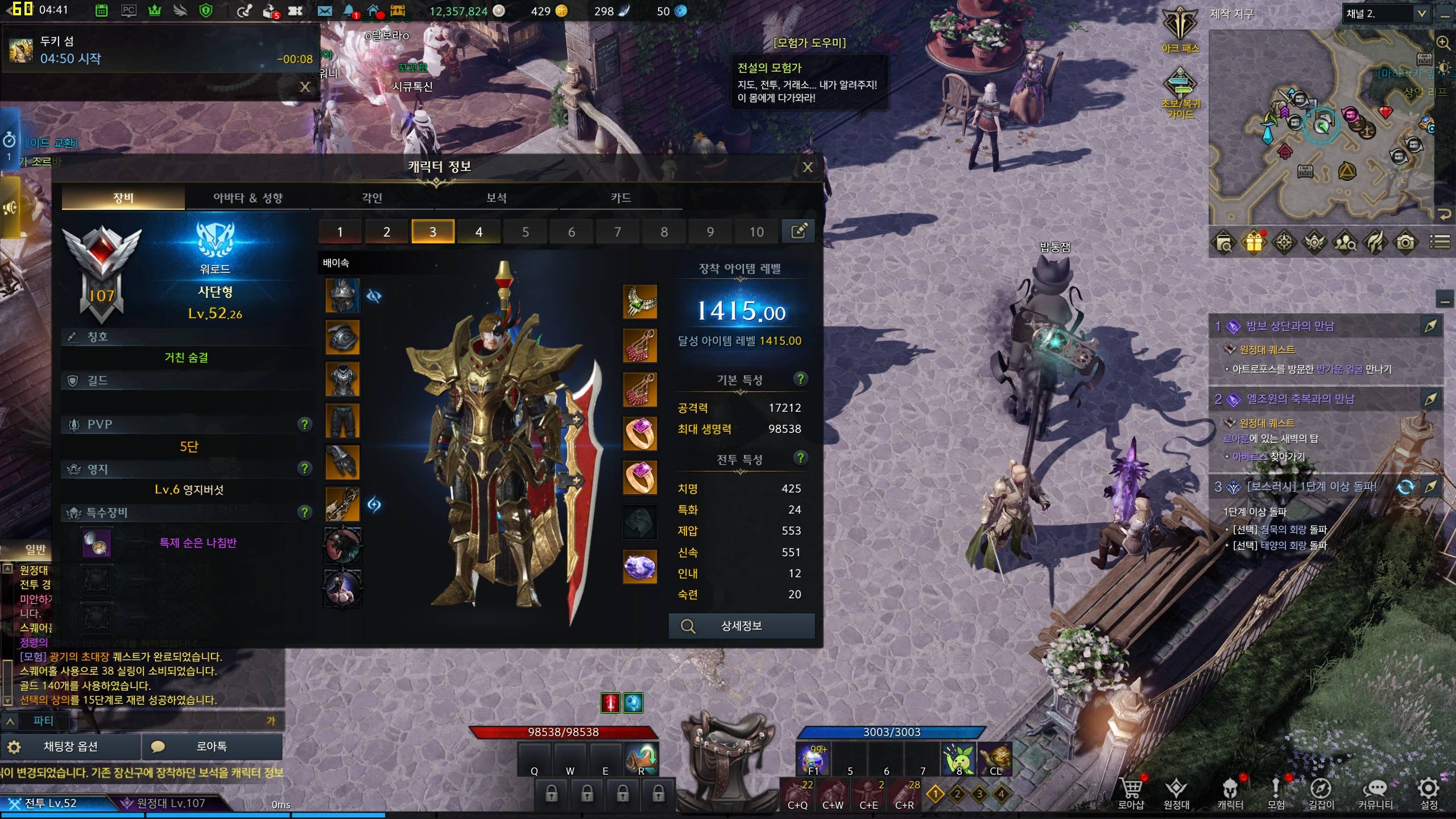1456x819 pixels.
Task: Close the 두키 섬 event notification
Action: pyautogui.click(x=305, y=86)
